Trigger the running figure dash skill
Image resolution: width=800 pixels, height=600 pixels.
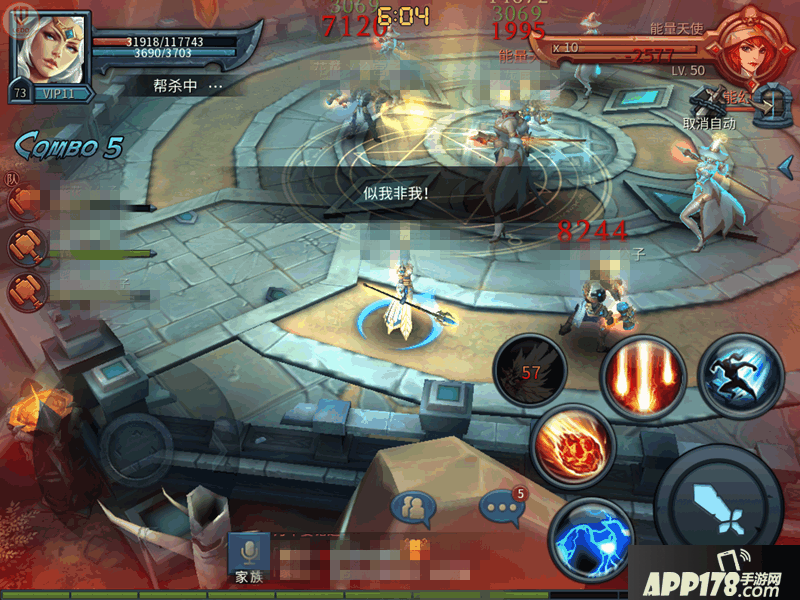(740, 376)
